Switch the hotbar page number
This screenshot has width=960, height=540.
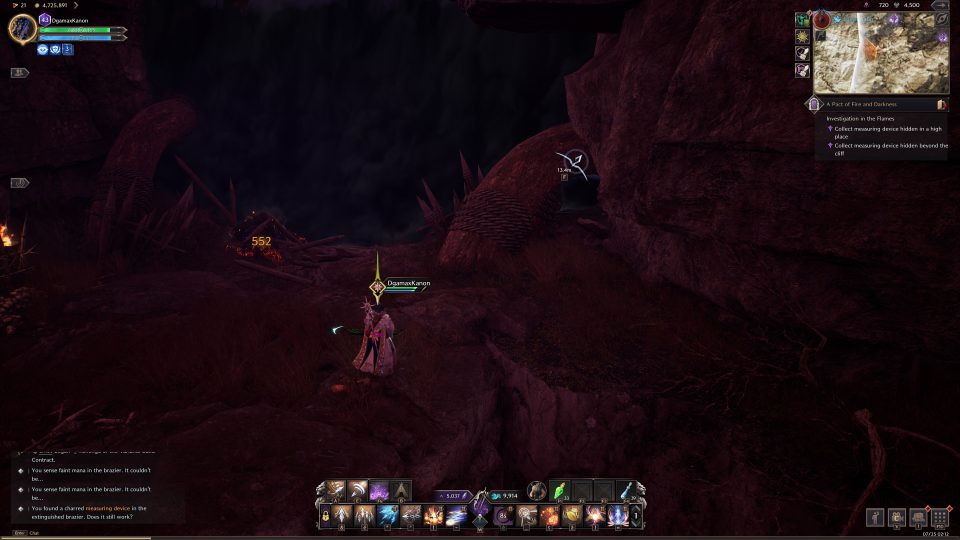pos(636,516)
